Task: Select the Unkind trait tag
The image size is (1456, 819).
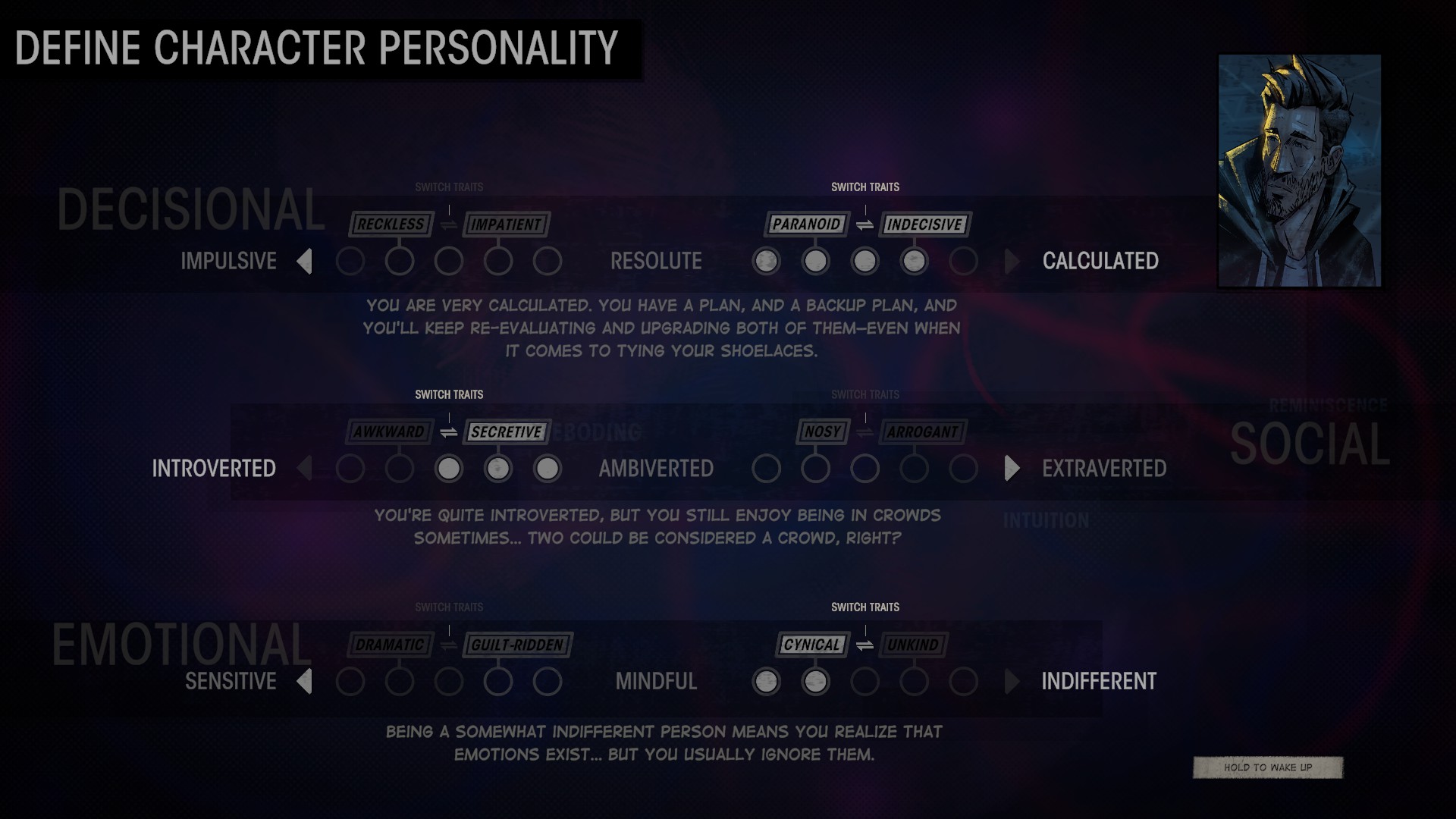Action: (x=913, y=645)
